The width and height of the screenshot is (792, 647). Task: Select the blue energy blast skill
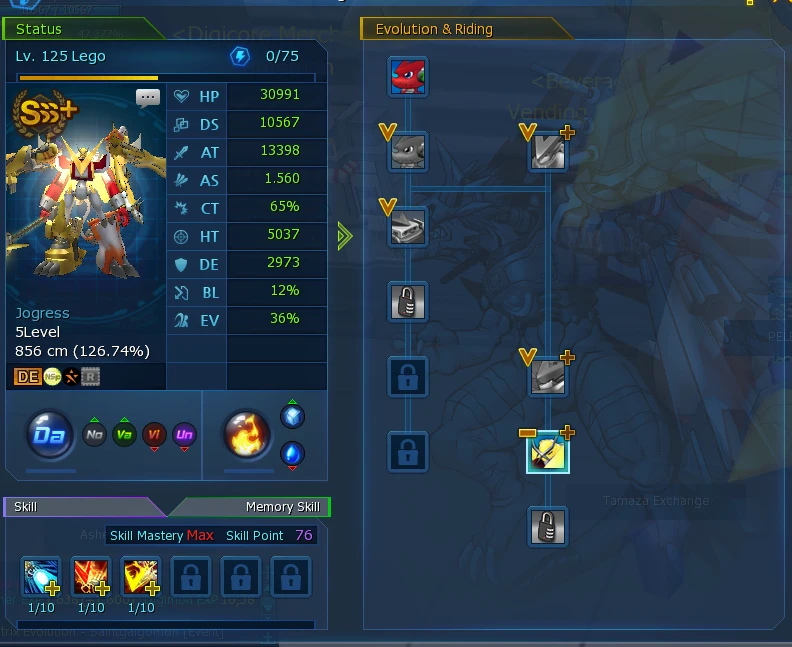click(41, 577)
